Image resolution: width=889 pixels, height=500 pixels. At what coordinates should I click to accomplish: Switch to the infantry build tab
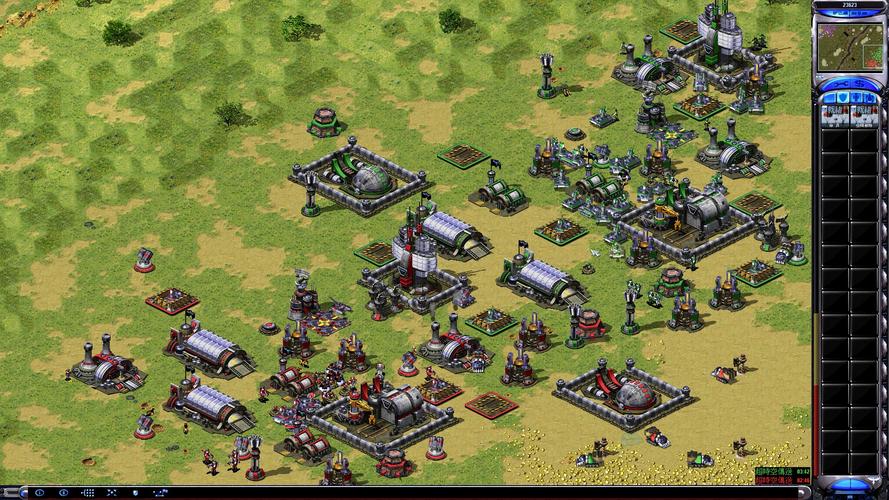(x=855, y=99)
